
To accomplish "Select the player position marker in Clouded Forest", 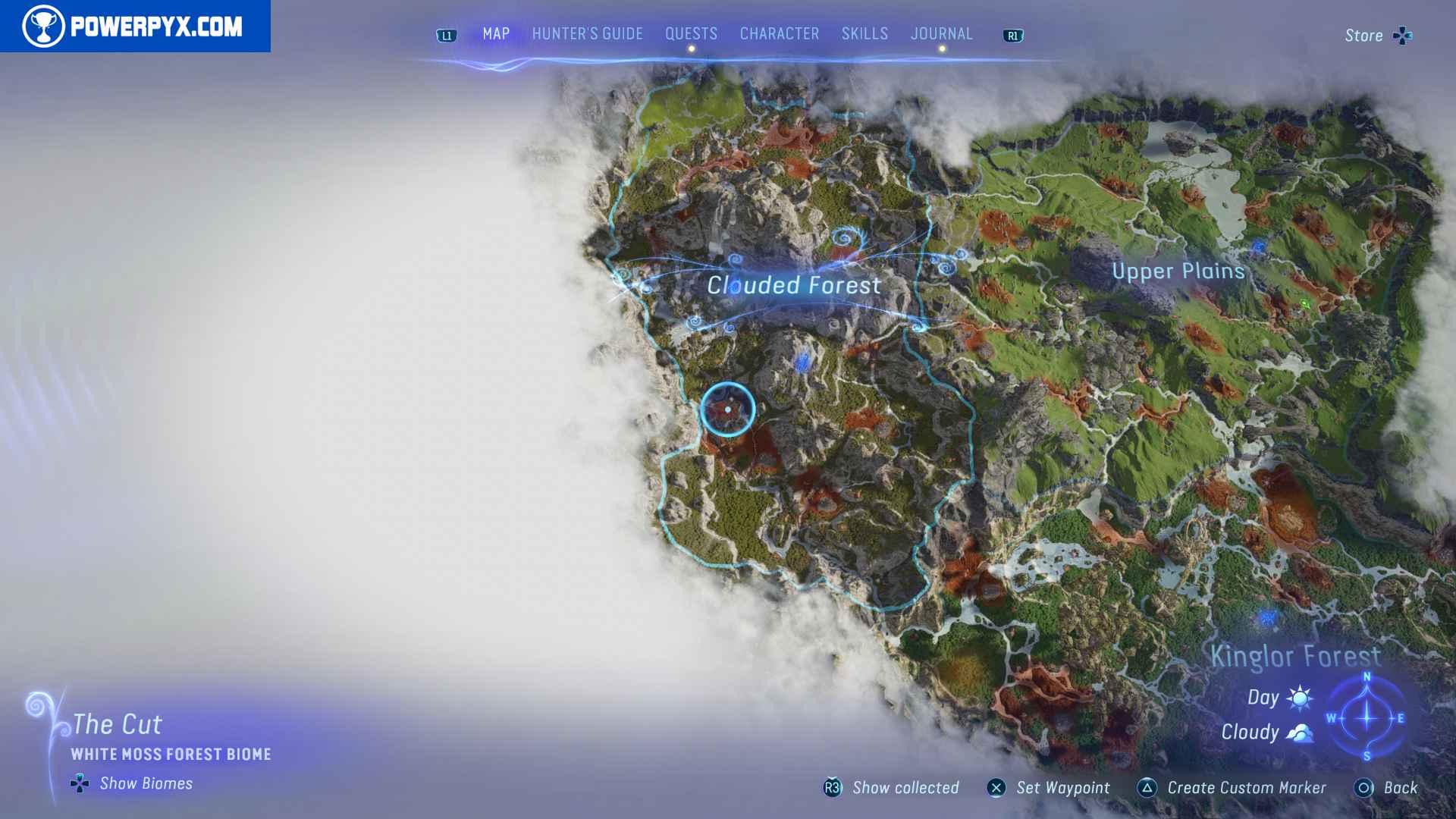I will [x=728, y=409].
